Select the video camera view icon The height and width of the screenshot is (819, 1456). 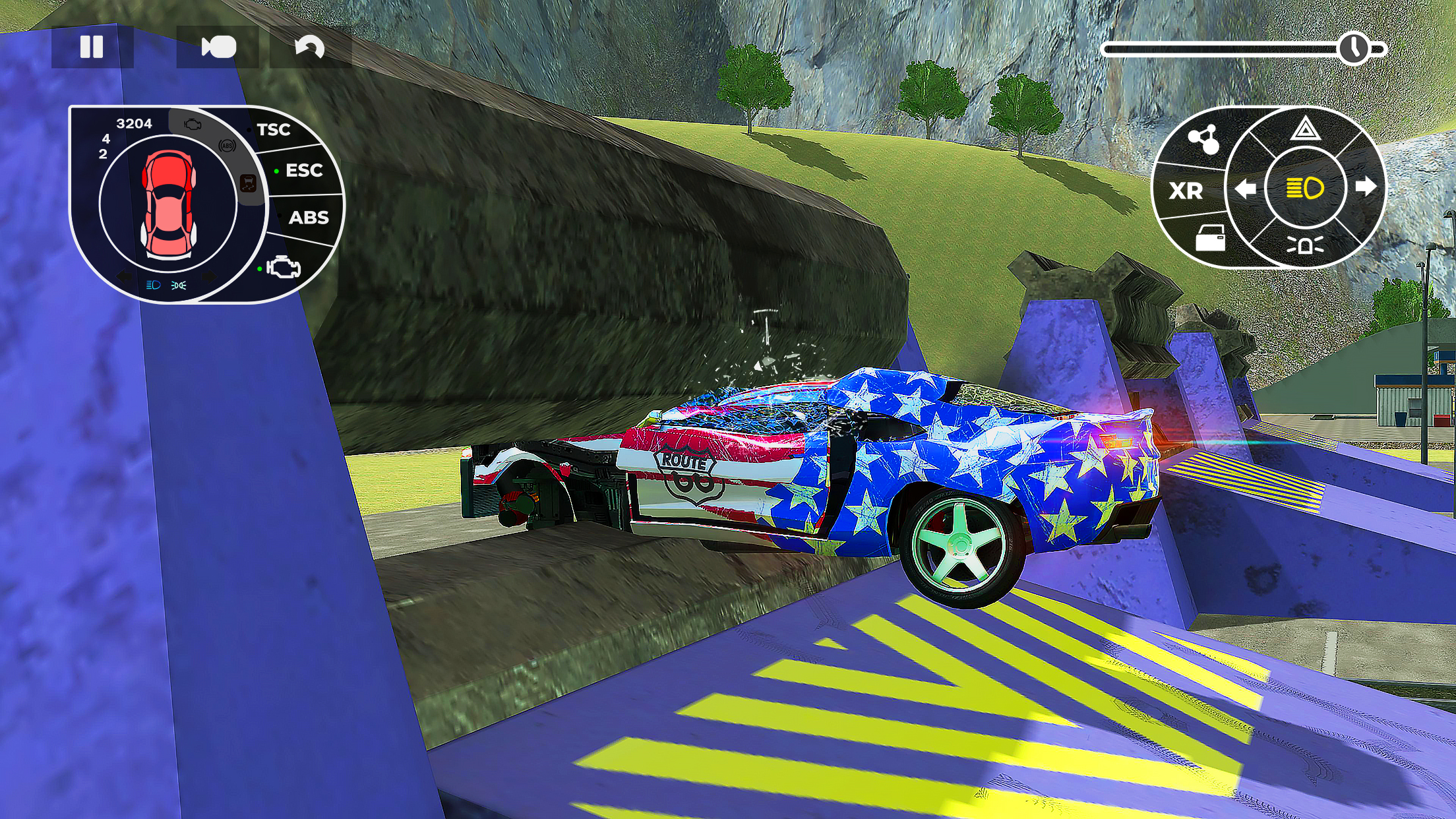tap(220, 46)
